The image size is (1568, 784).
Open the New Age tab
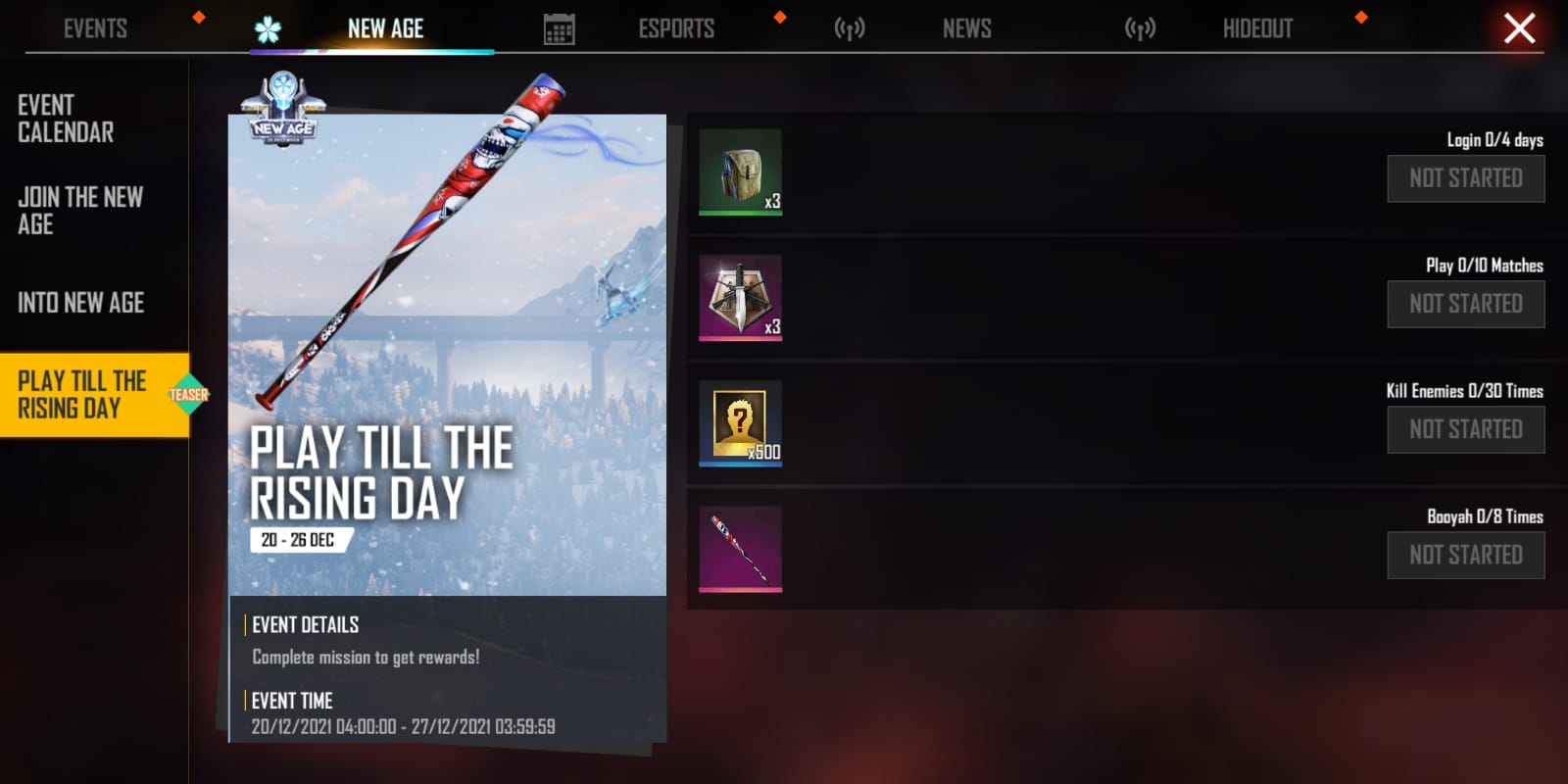click(x=385, y=28)
